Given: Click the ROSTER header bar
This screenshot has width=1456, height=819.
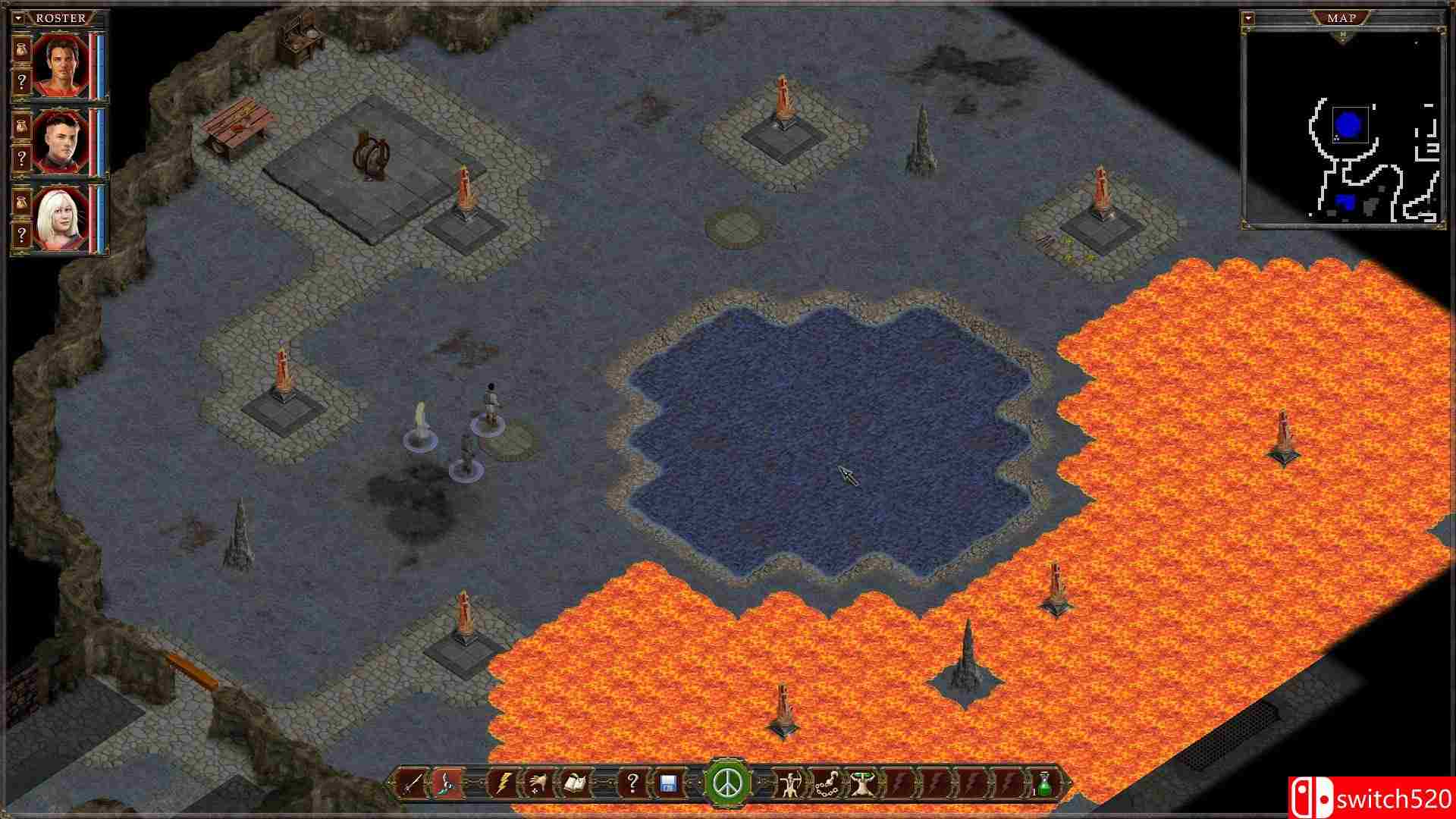Looking at the screenshot, I should tap(61, 17).
